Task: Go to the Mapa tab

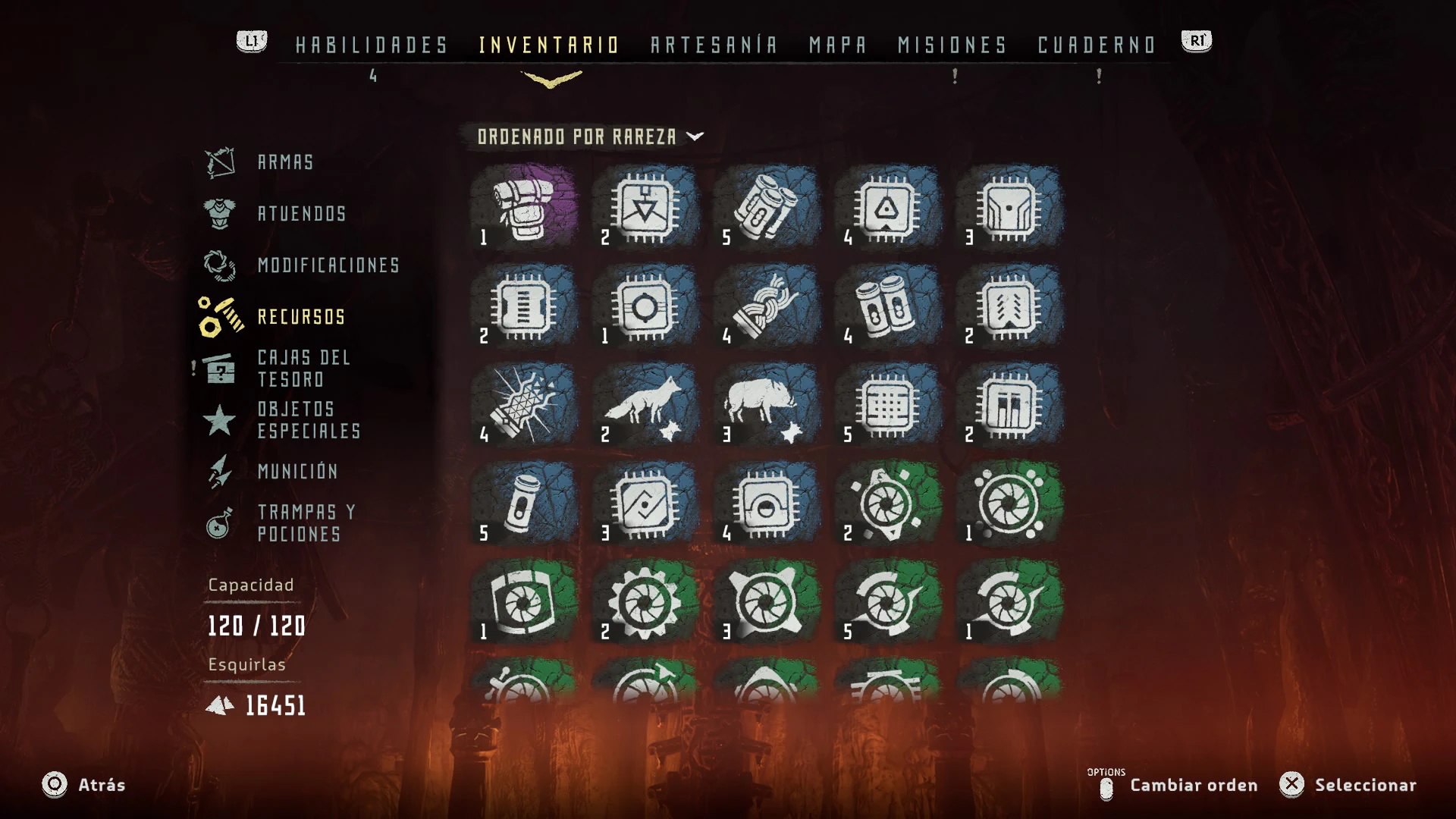Action: coord(837,45)
